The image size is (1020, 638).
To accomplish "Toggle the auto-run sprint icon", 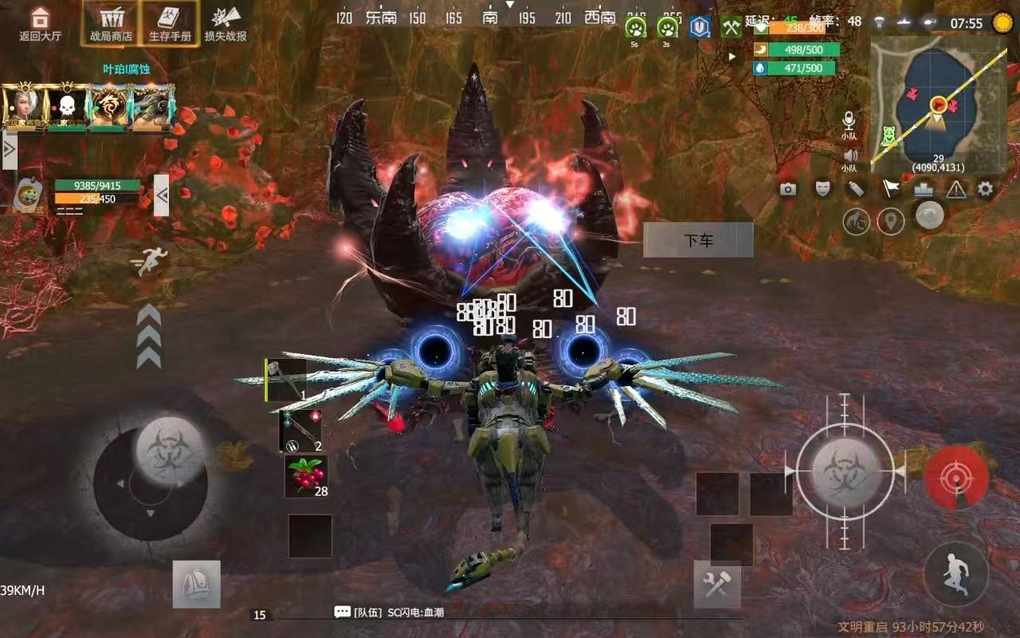I will (149, 262).
